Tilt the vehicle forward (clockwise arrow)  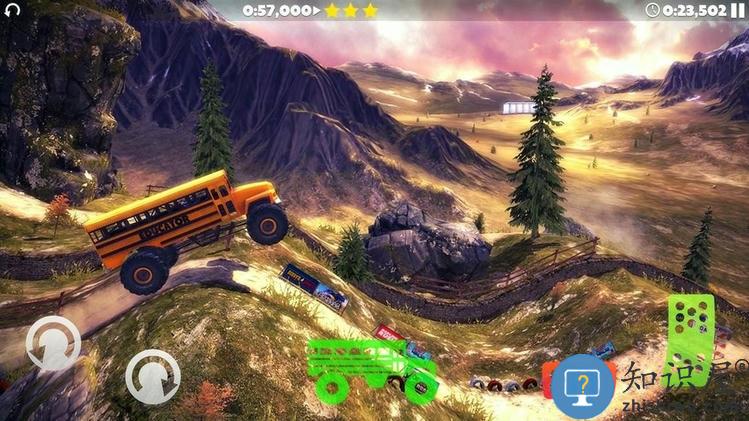[153, 377]
